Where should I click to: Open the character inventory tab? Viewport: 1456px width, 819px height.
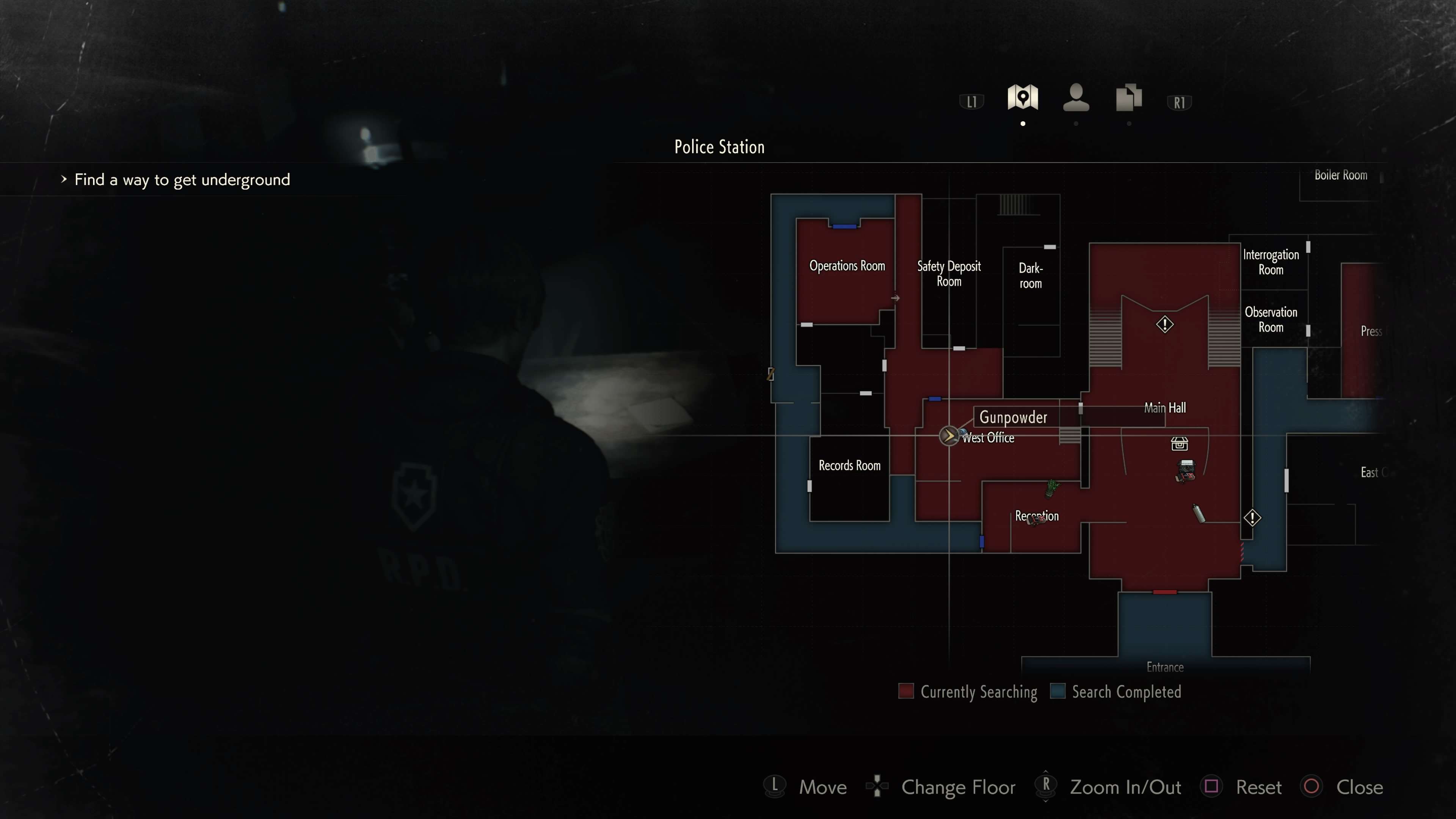(1076, 97)
